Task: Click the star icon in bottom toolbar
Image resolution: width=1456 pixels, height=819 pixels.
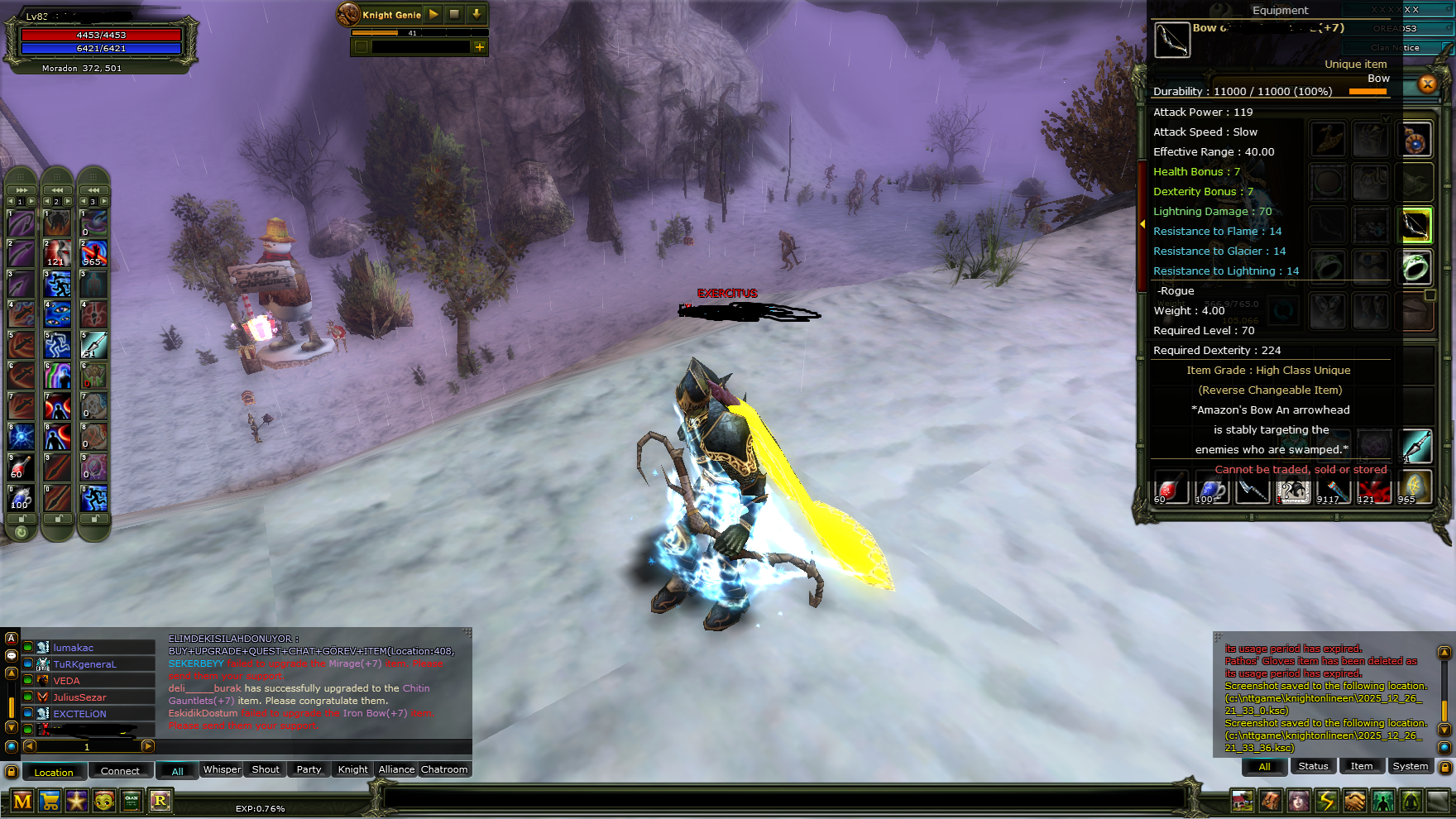Action: 76,801
